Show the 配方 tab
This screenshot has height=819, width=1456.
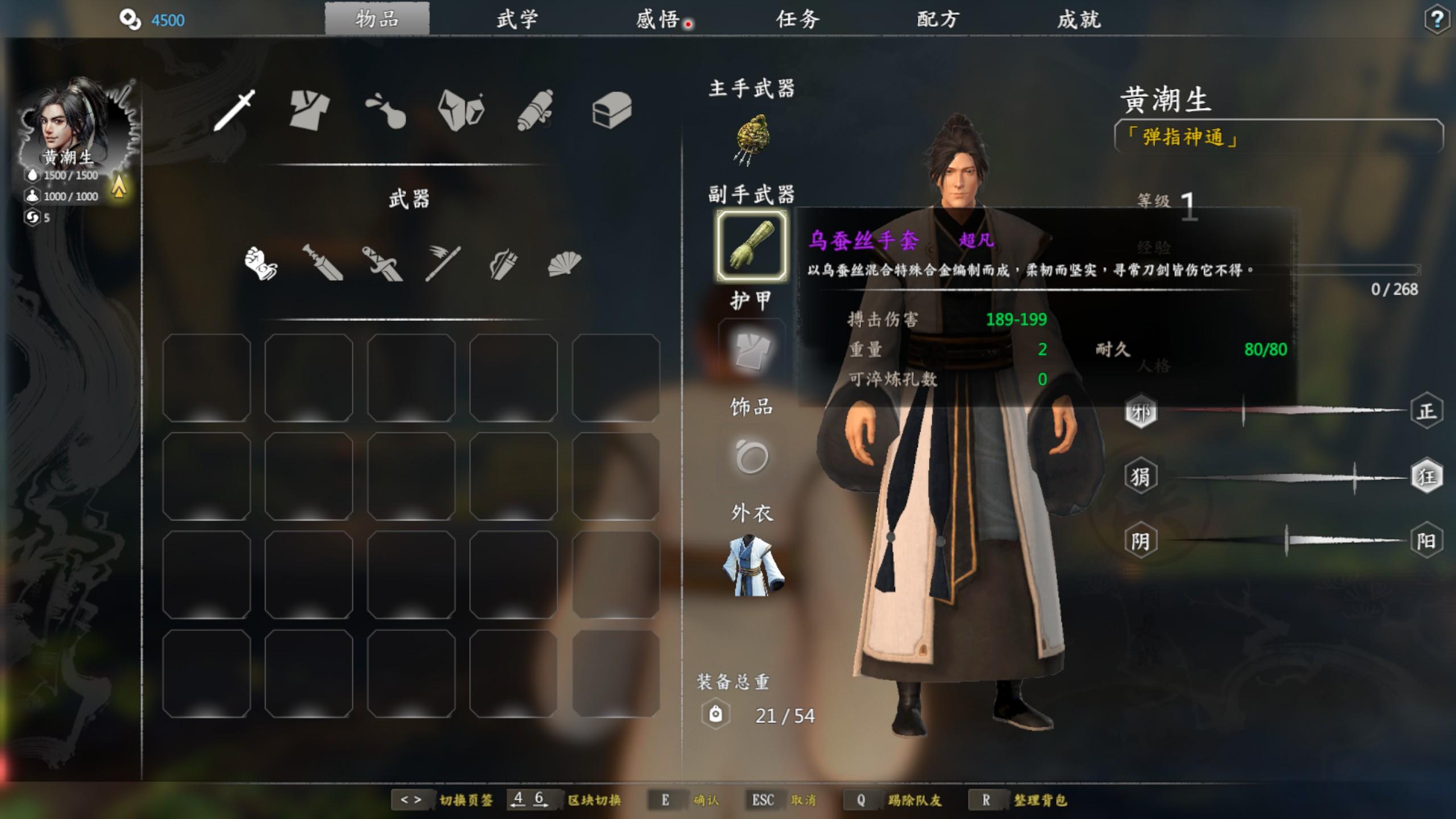[x=938, y=20]
